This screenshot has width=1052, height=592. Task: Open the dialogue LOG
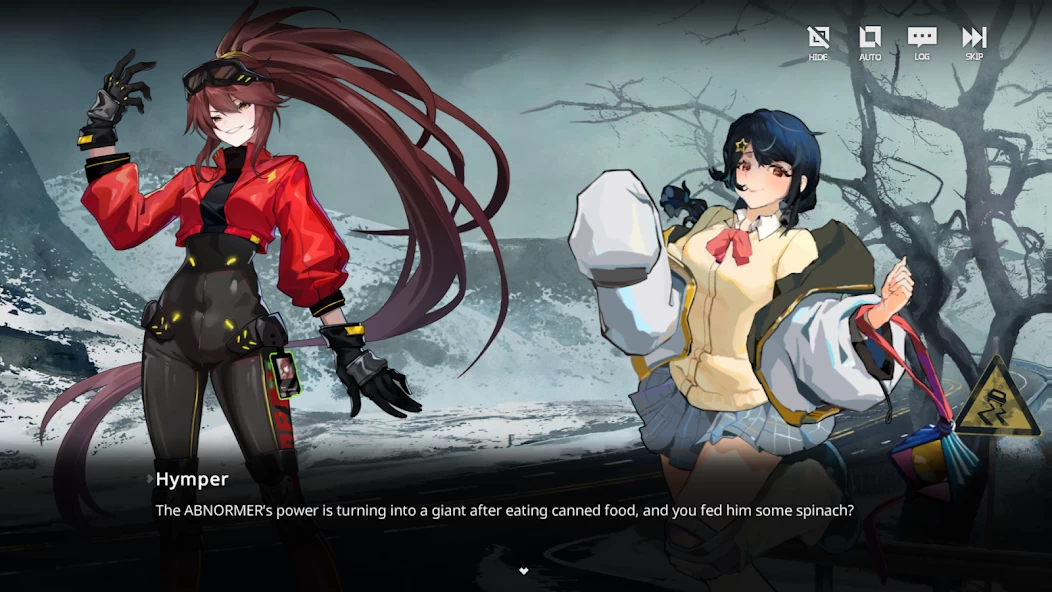(921, 41)
